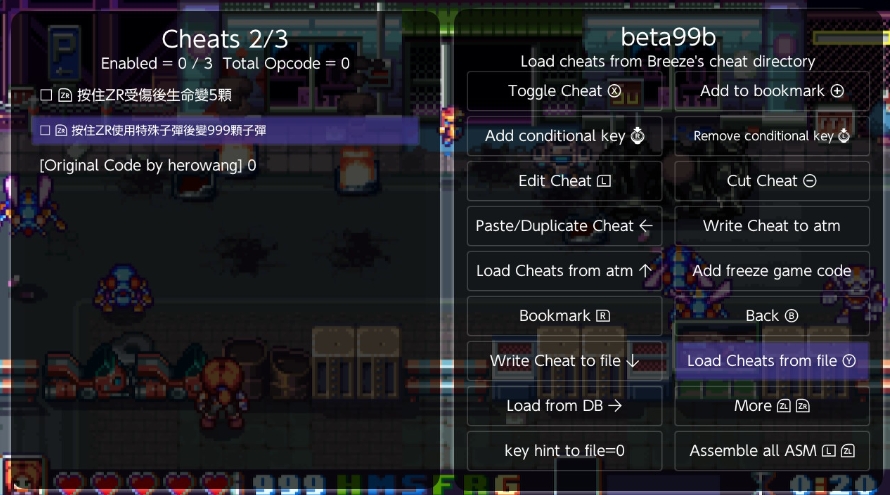The width and height of the screenshot is (890, 495).
Task: Click Remove conditional key
Action: pos(771,136)
